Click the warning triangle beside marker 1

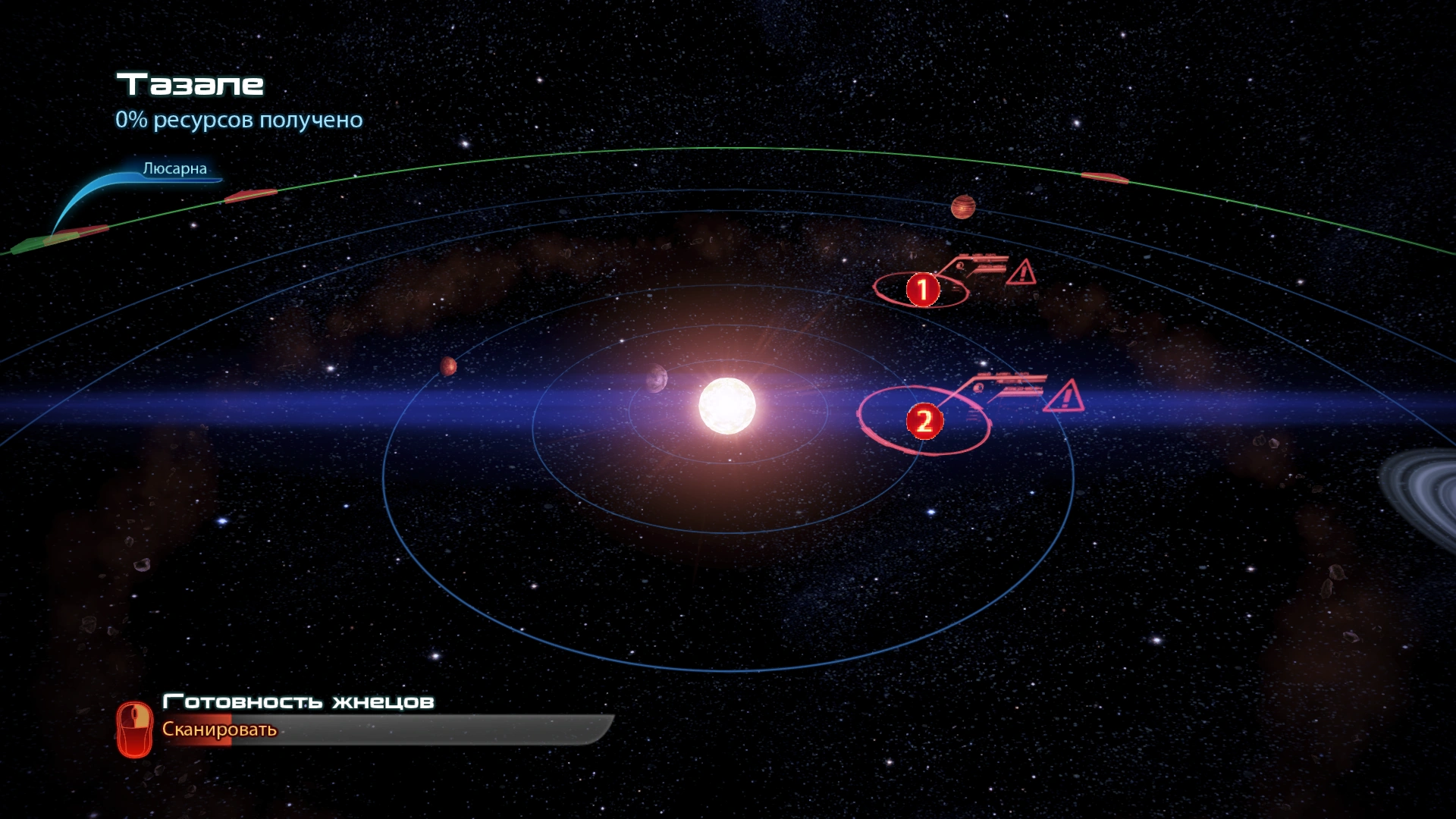1021,272
